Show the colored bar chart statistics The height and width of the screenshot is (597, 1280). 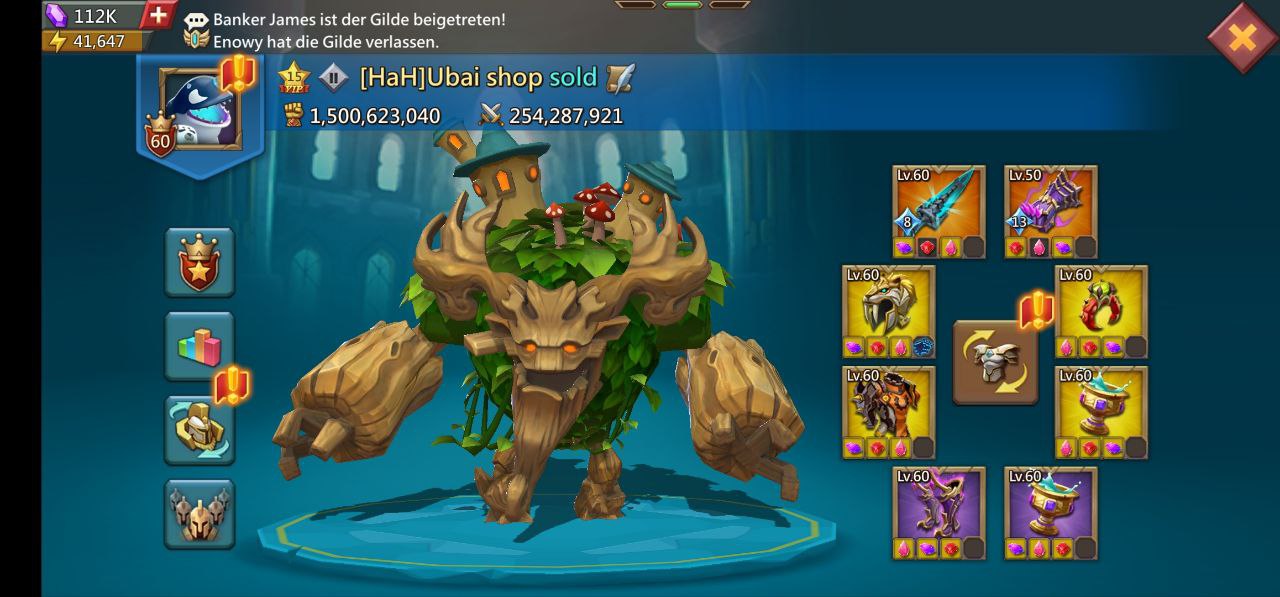tap(199, 346)
